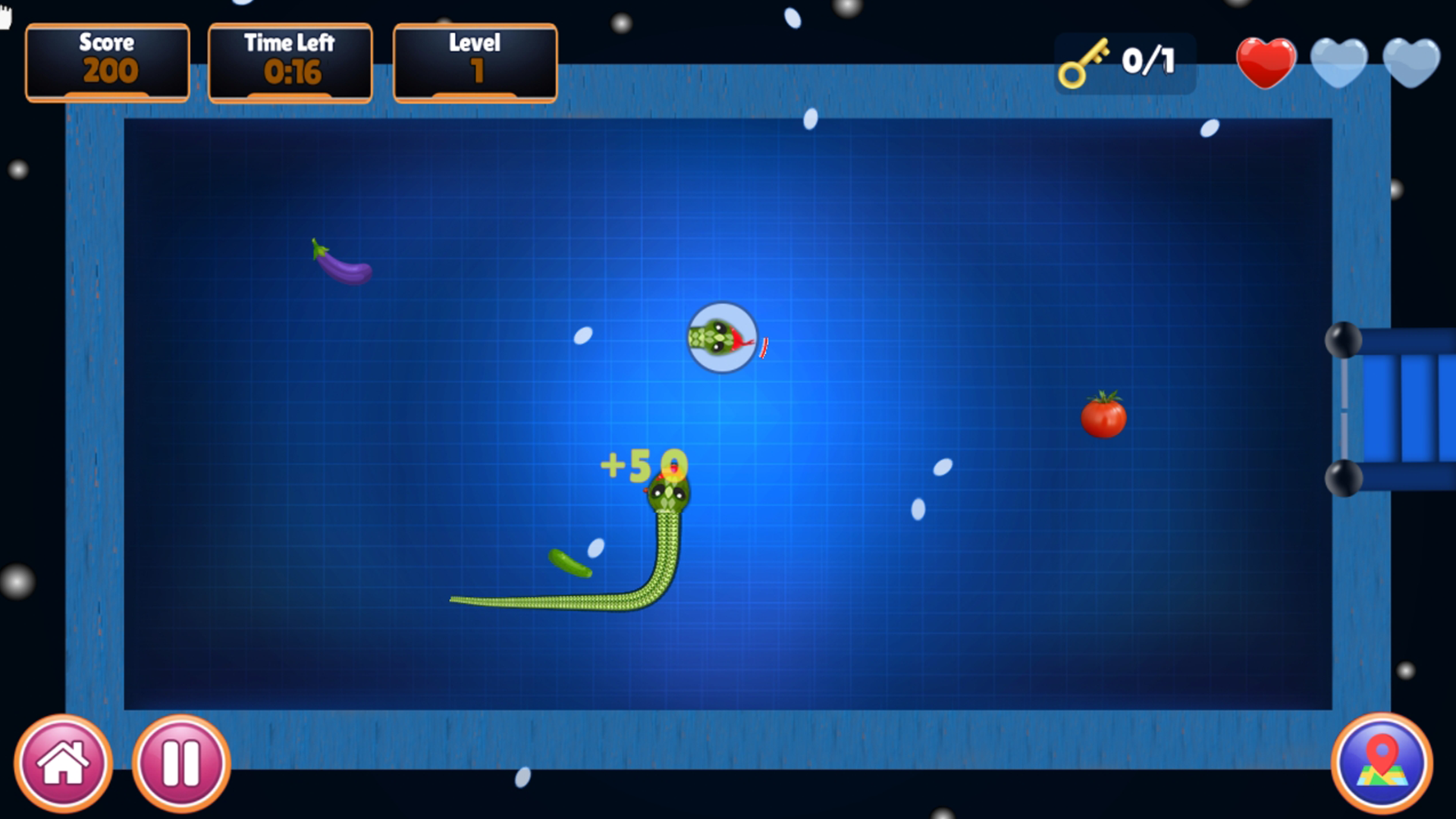
Task: Return to the home screen
Action: click(64, 763)
